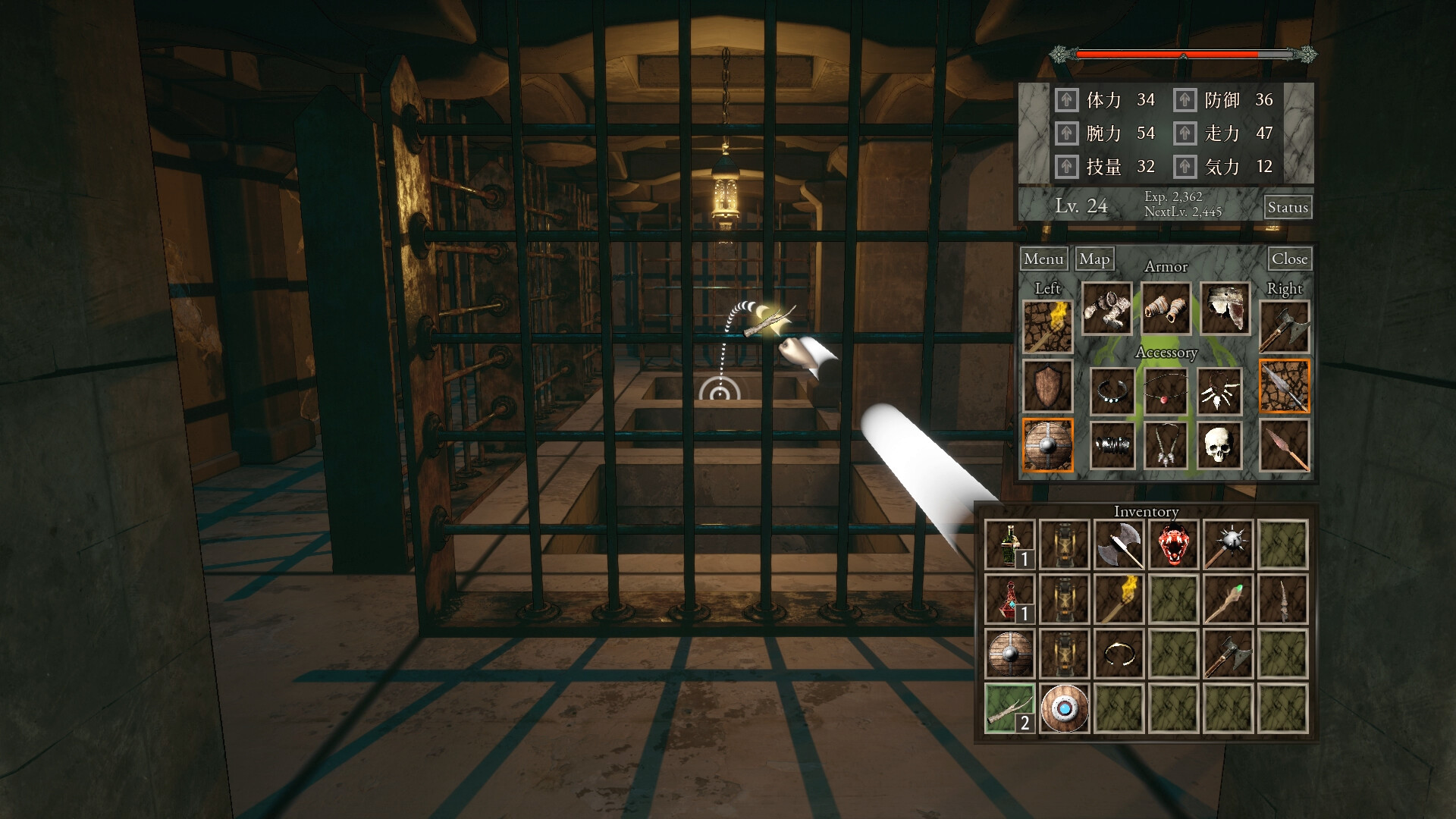
Task: Choose the spiked mace in inventory
Action: pos(1228,544)
